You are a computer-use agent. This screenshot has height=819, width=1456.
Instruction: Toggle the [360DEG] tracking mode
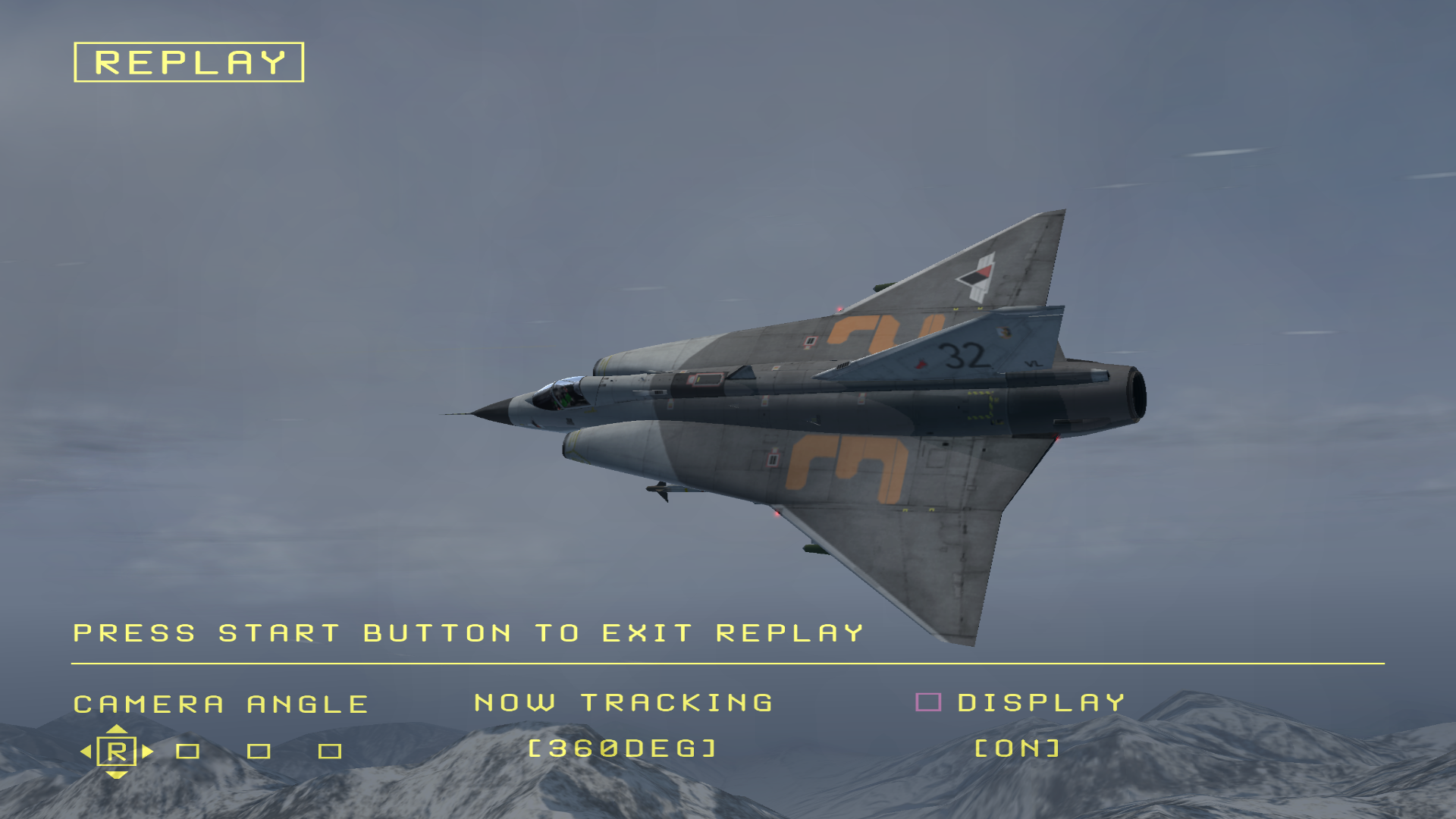[x=622, y=749]
